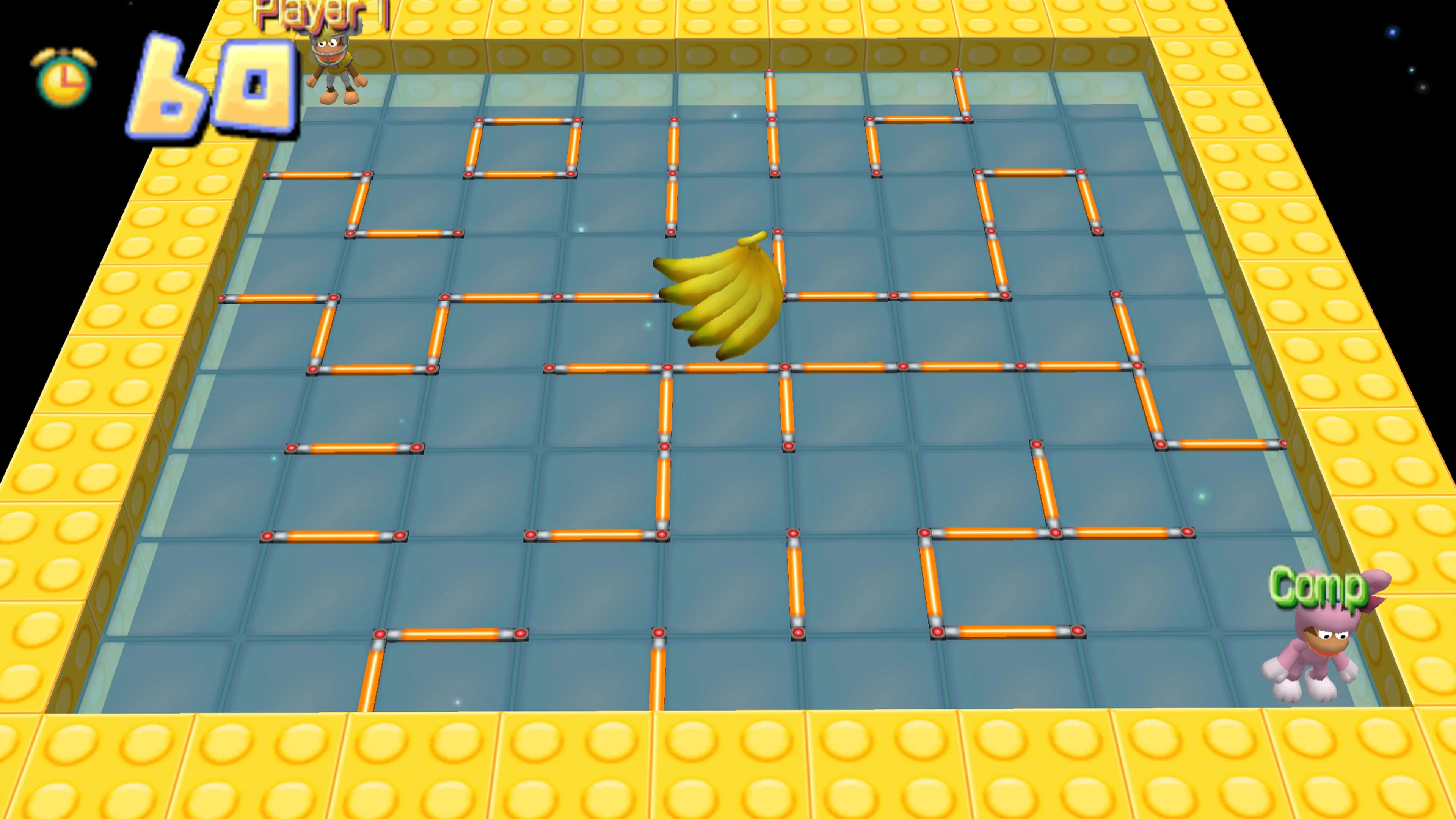
Task: Toggle the pipe segment in the top-left region
Action: (x=317, y=175)
